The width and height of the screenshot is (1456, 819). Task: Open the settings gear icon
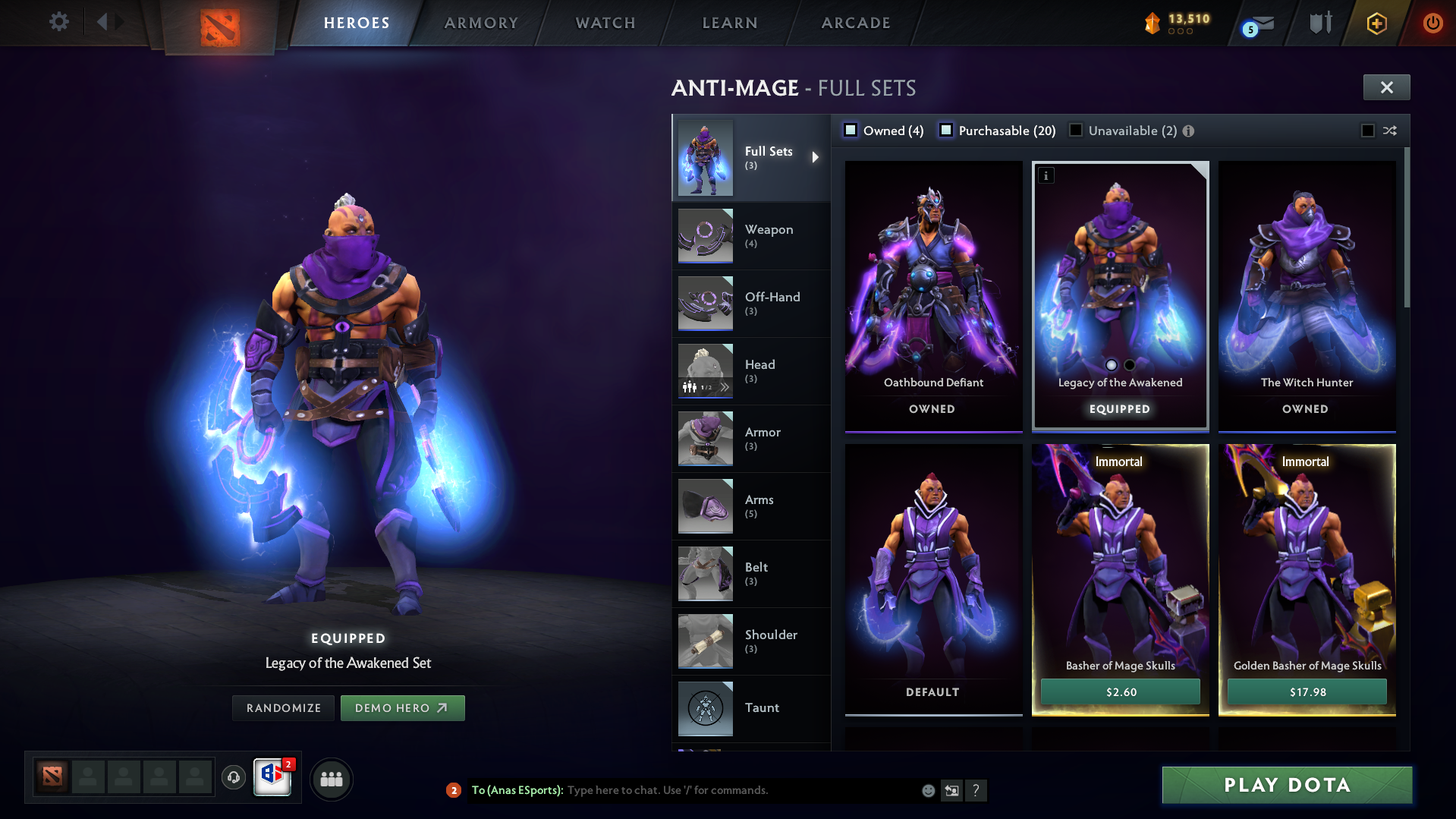59,22
